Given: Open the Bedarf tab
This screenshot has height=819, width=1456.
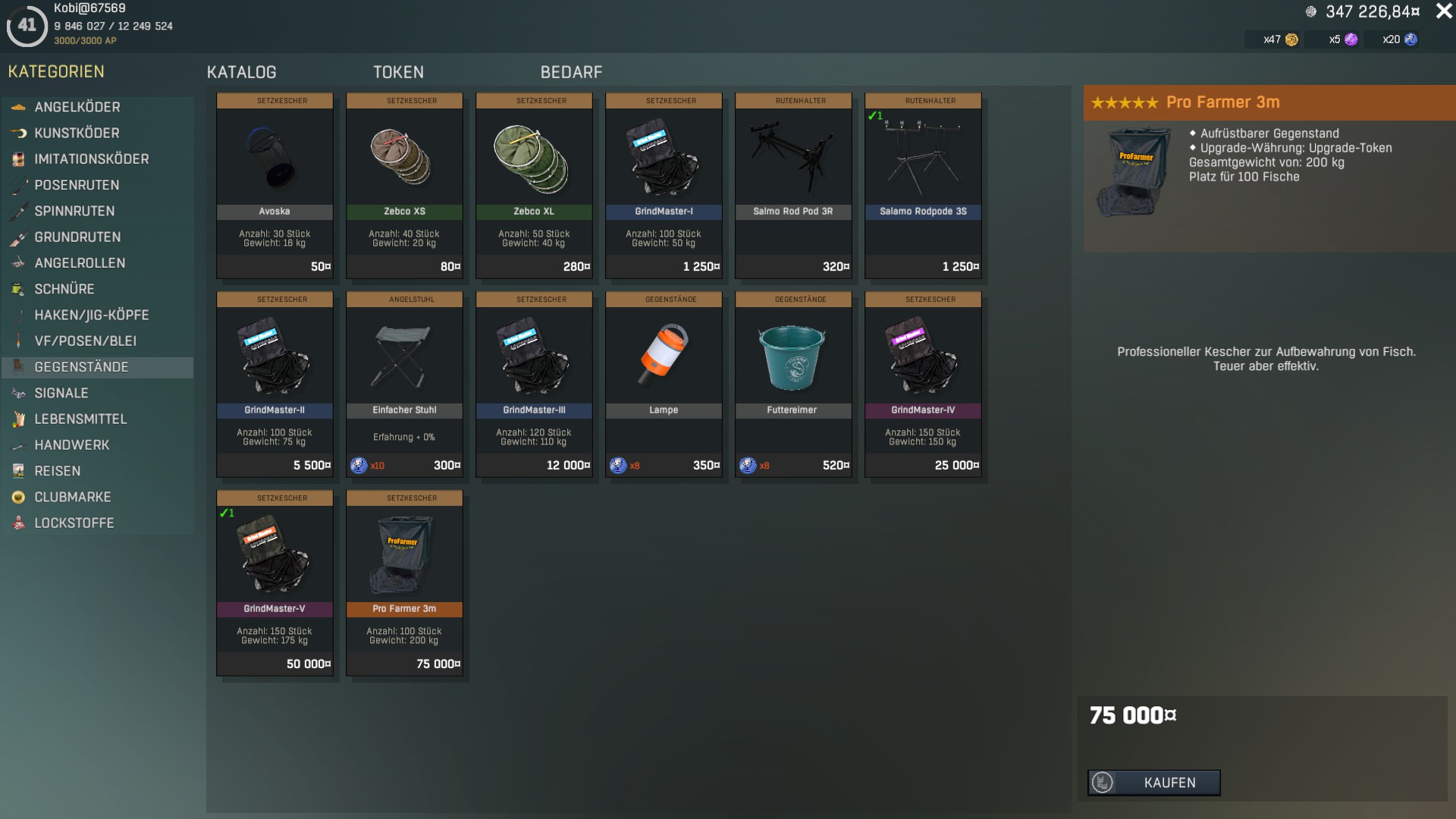Looking at the screenshot, I should (x=571, y=72).
